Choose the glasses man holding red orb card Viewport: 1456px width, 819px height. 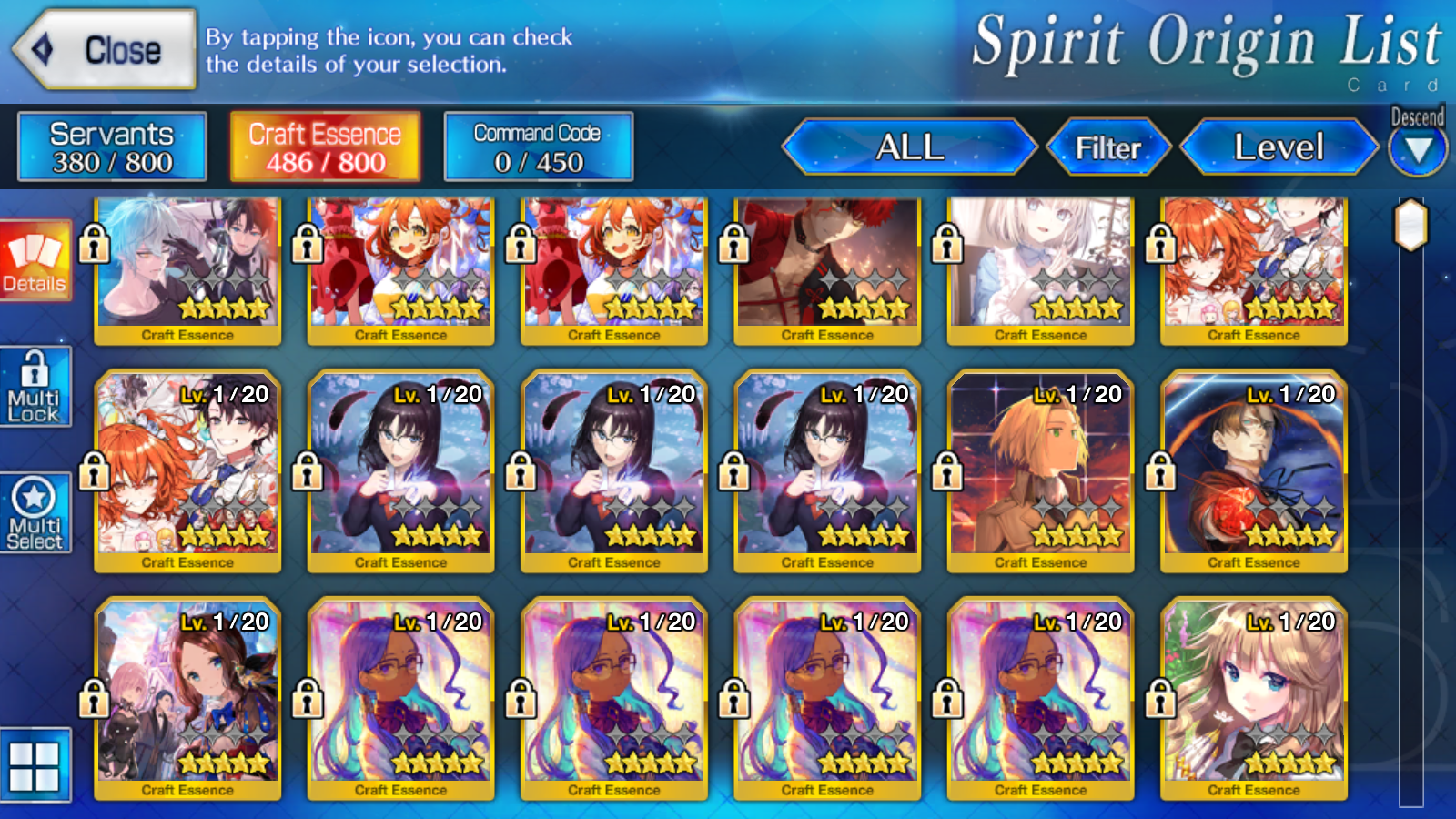(x=1254, y=469)
